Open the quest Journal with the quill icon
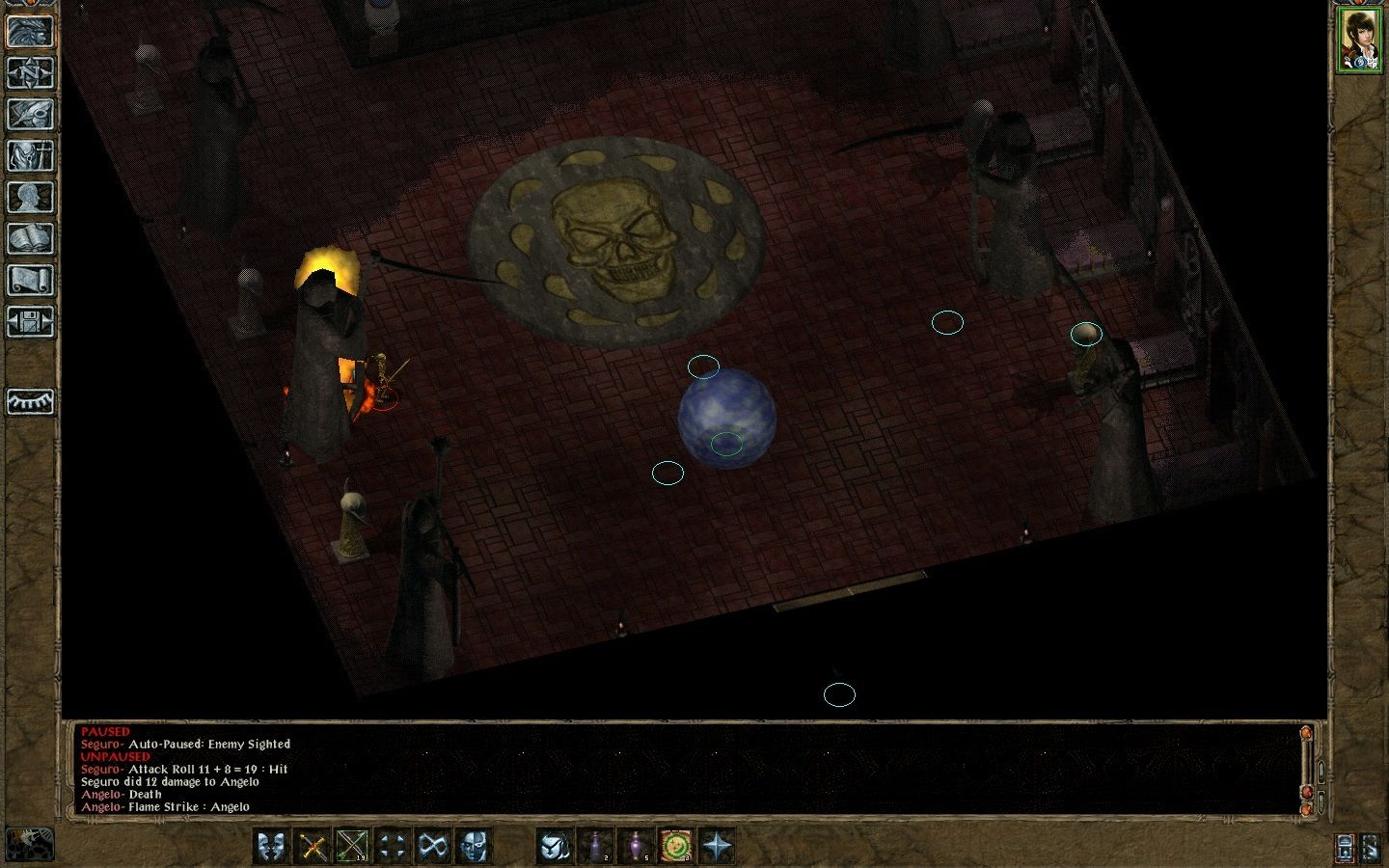 tap(31, 114)
